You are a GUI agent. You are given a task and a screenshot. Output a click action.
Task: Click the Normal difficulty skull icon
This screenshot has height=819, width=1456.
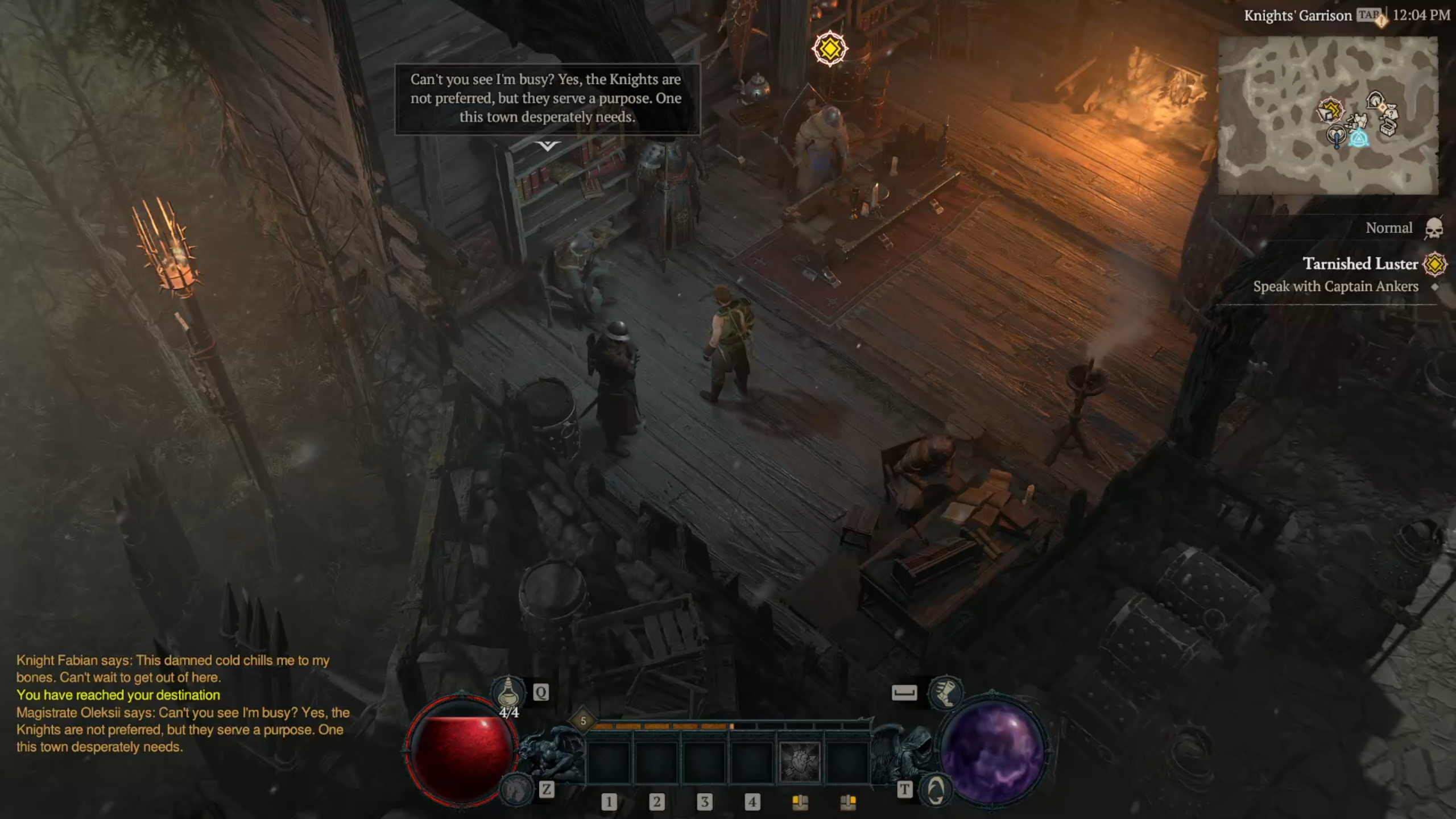[x=1434, y=229]
